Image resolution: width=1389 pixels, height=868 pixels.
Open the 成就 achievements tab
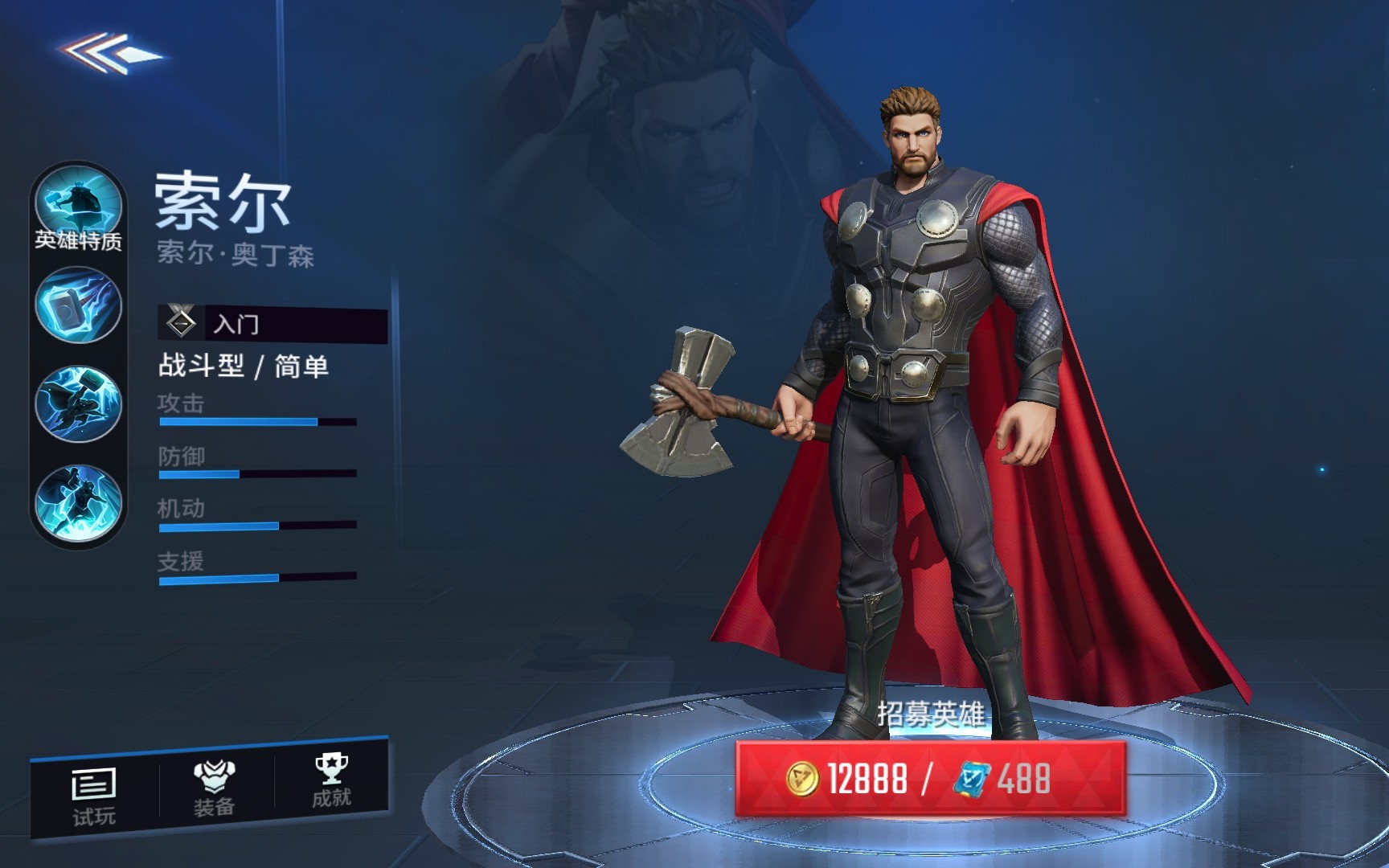click(331, 781)
